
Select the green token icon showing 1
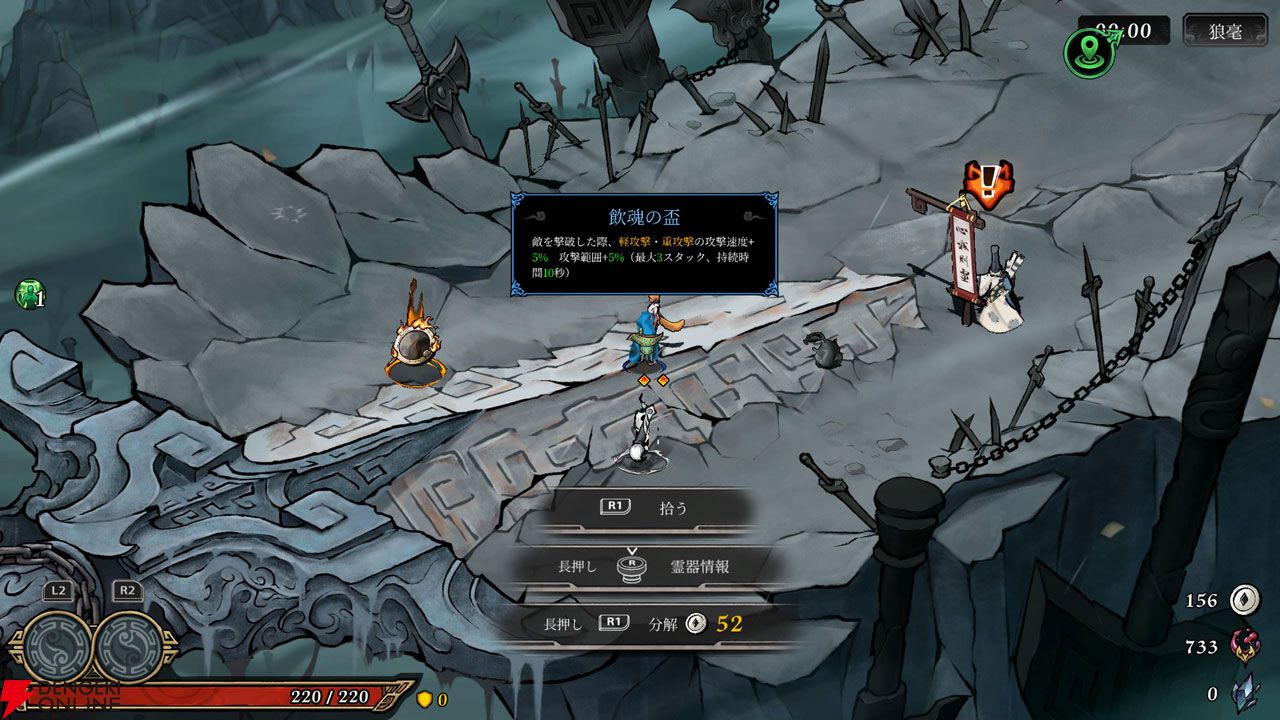(x=30, y=294)
